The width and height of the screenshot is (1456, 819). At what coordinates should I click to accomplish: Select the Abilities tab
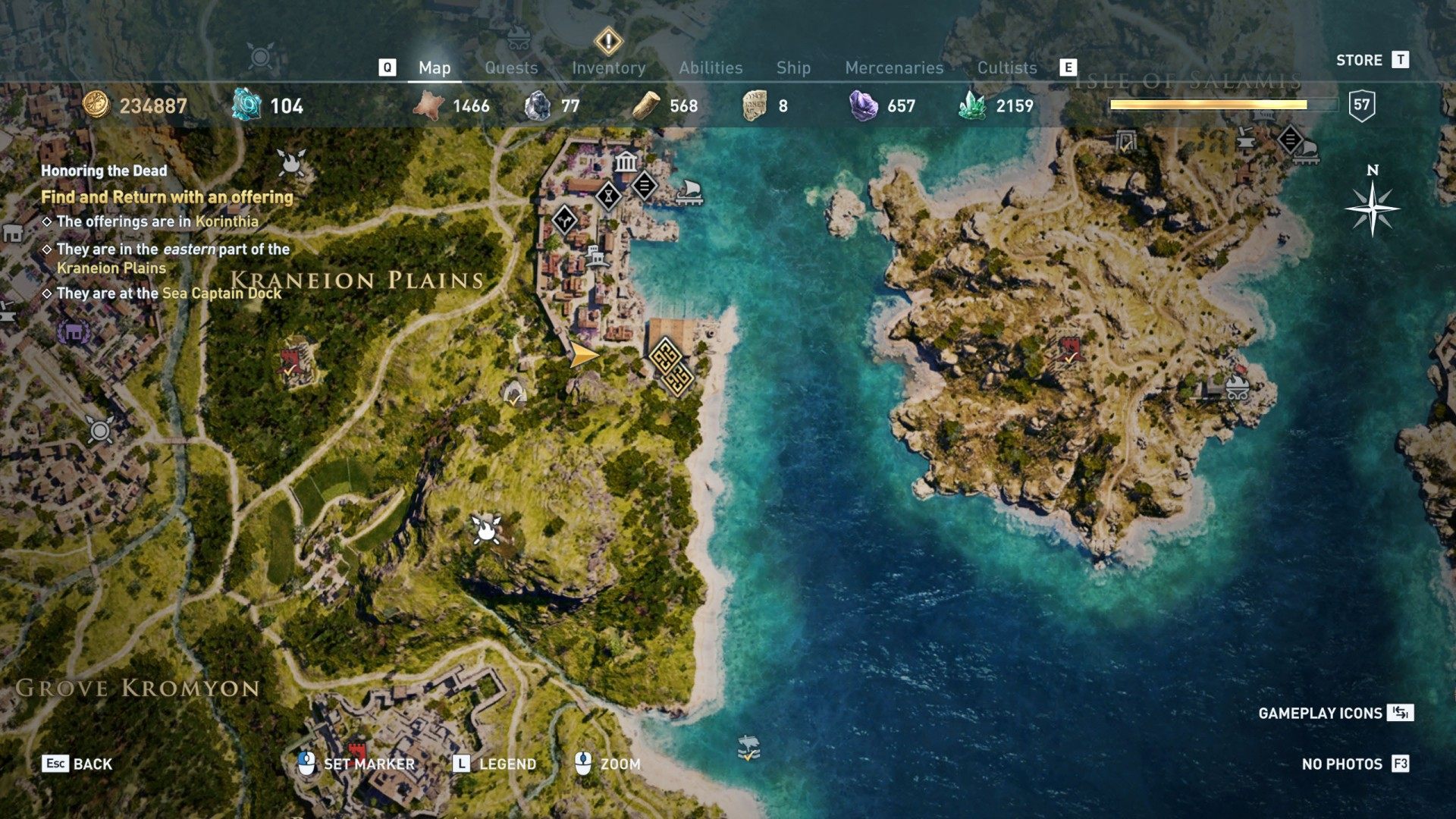click(x=711, y=68)
